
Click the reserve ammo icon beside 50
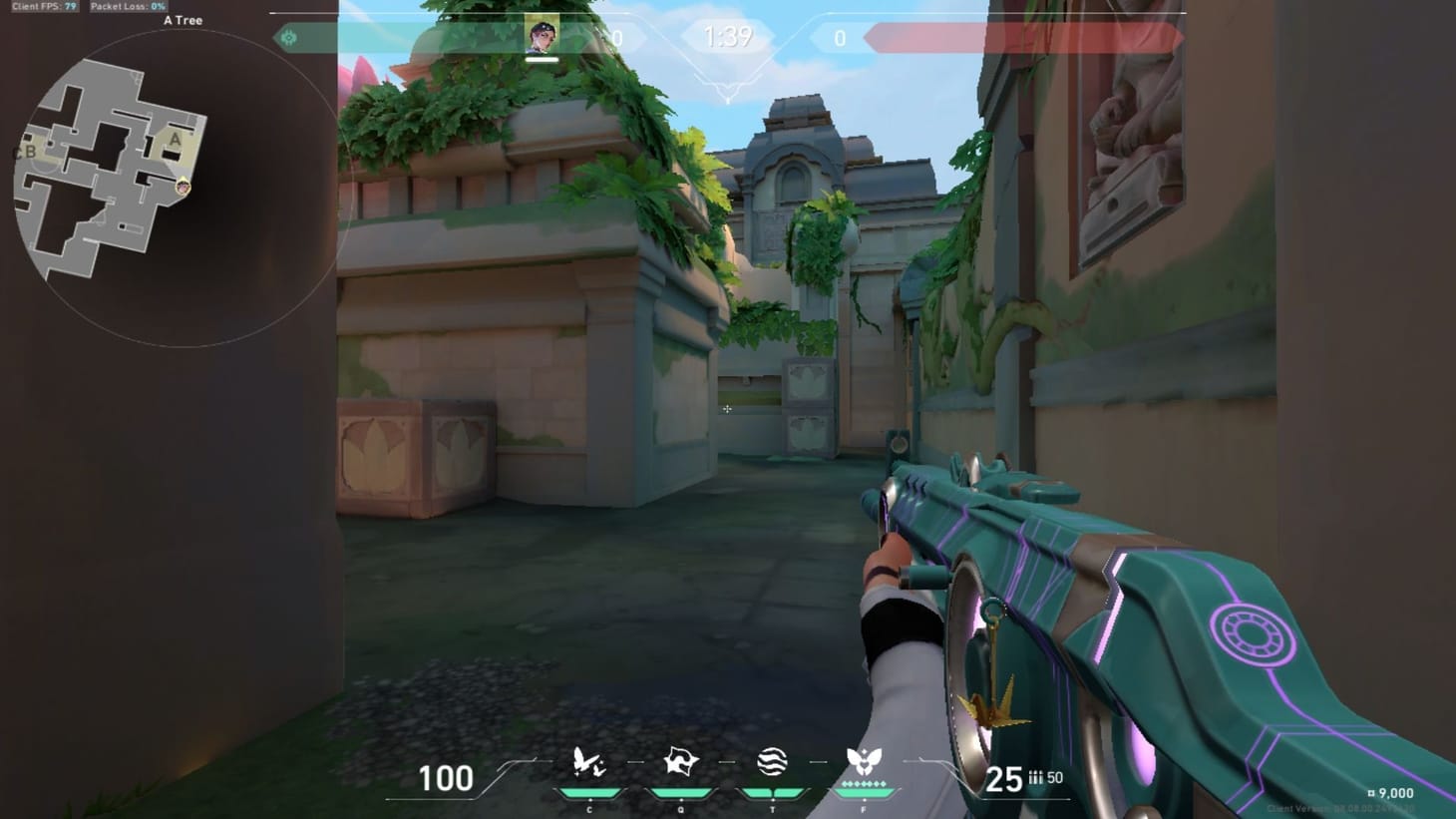1034,775
